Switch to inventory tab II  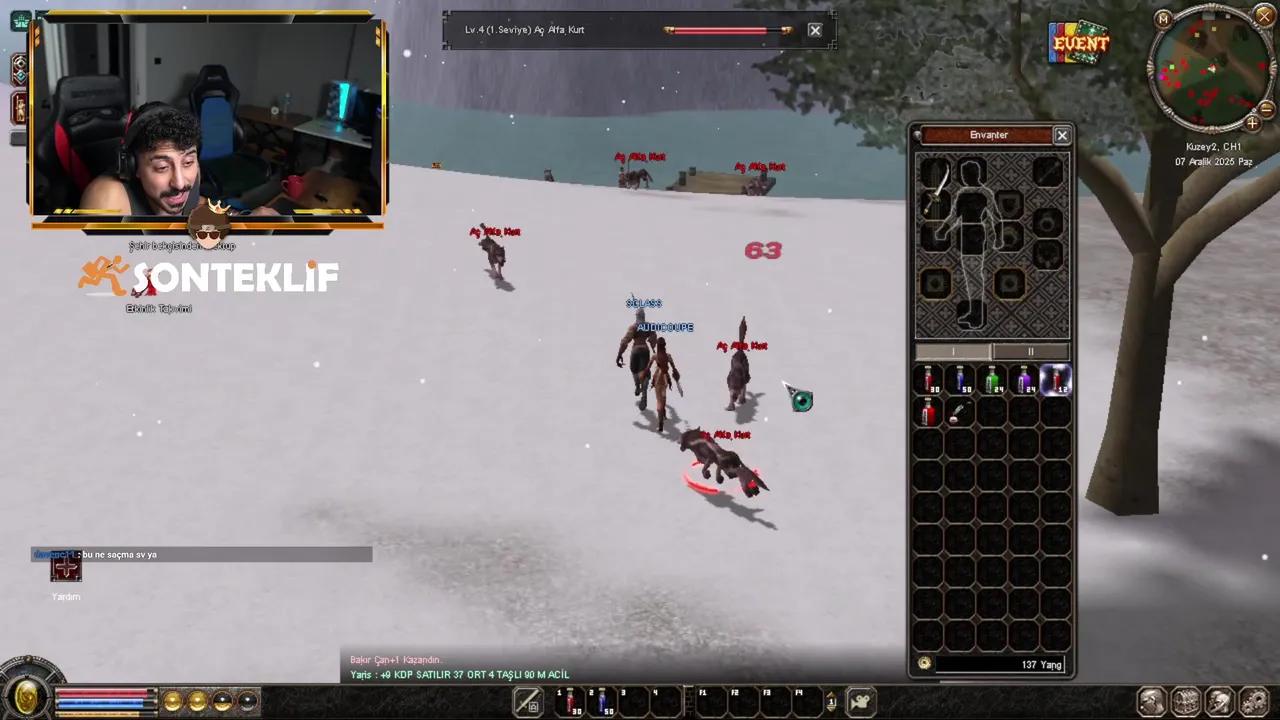click(x=1030, y=351)
